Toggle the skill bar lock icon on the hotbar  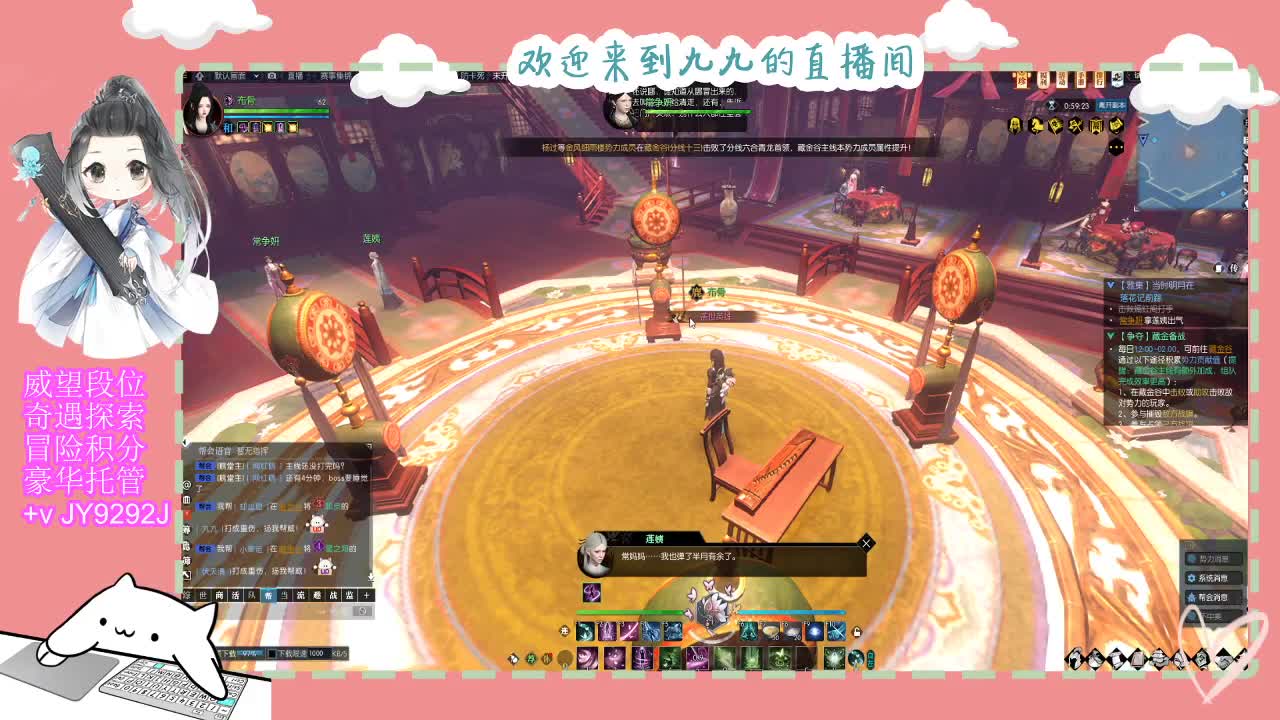coord(857,632)
